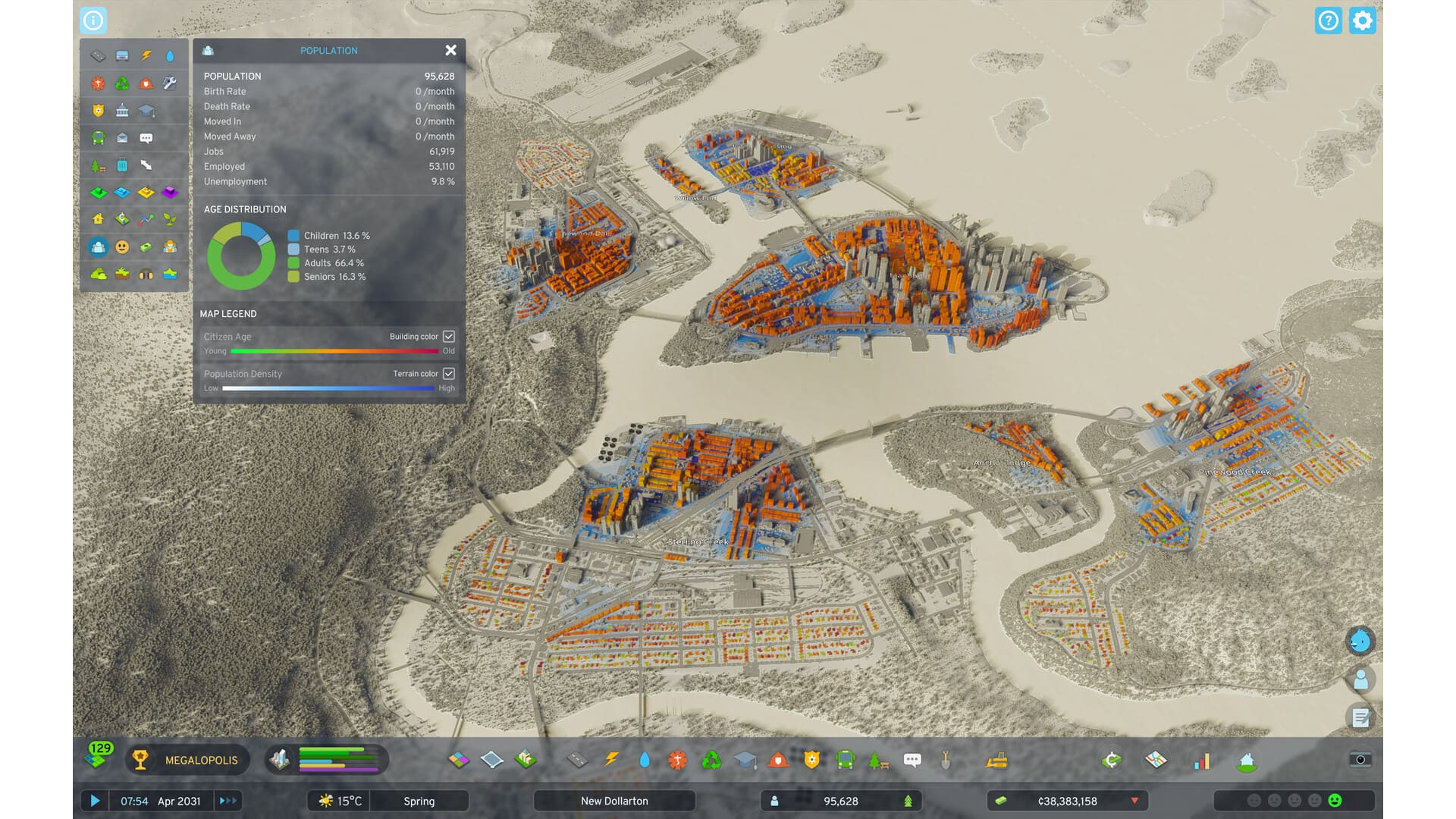Close the Population info panel

(450, 50)
